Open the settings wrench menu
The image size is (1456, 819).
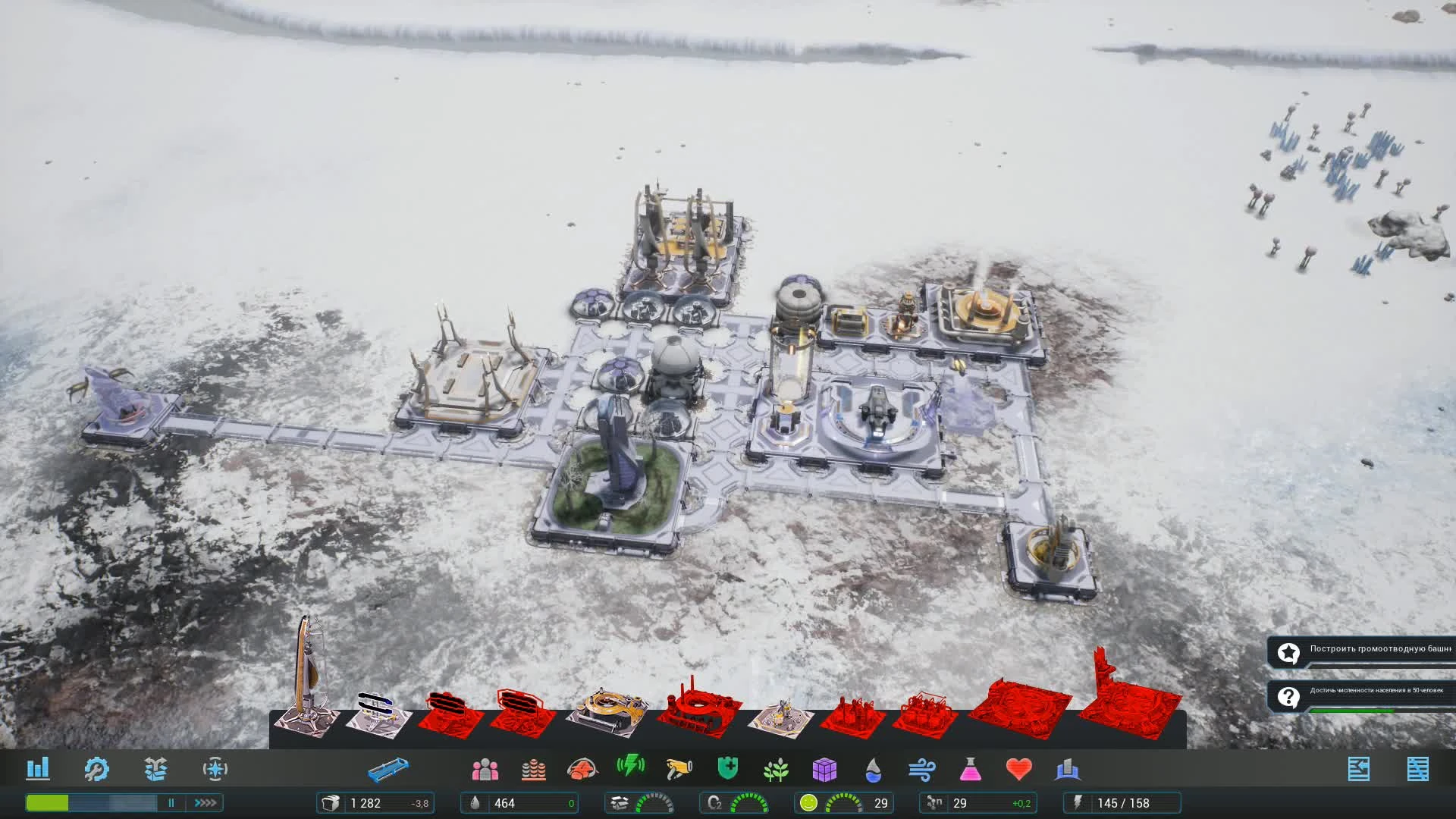click(97, 769)
